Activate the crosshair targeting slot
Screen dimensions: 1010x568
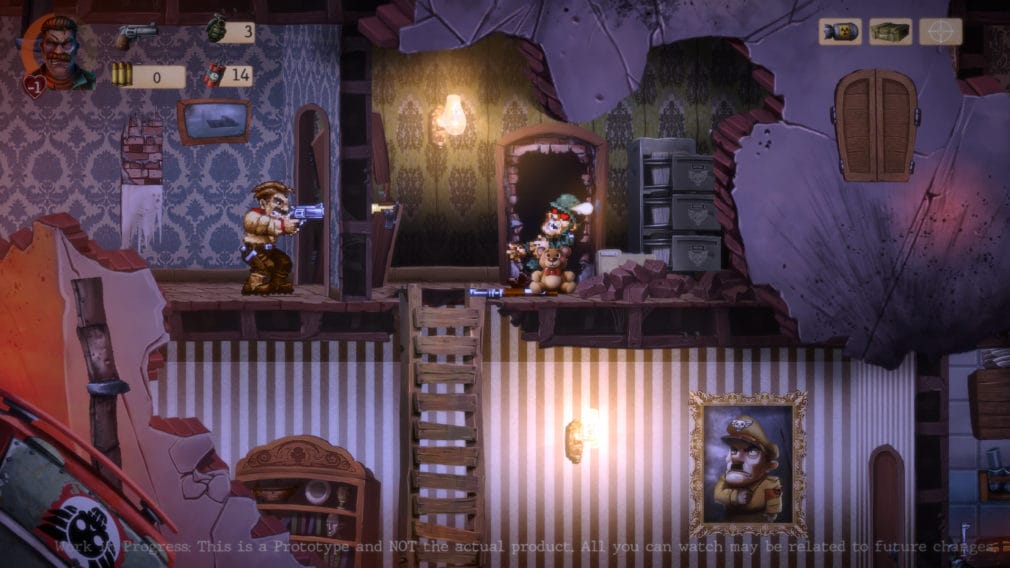[940, 32]
